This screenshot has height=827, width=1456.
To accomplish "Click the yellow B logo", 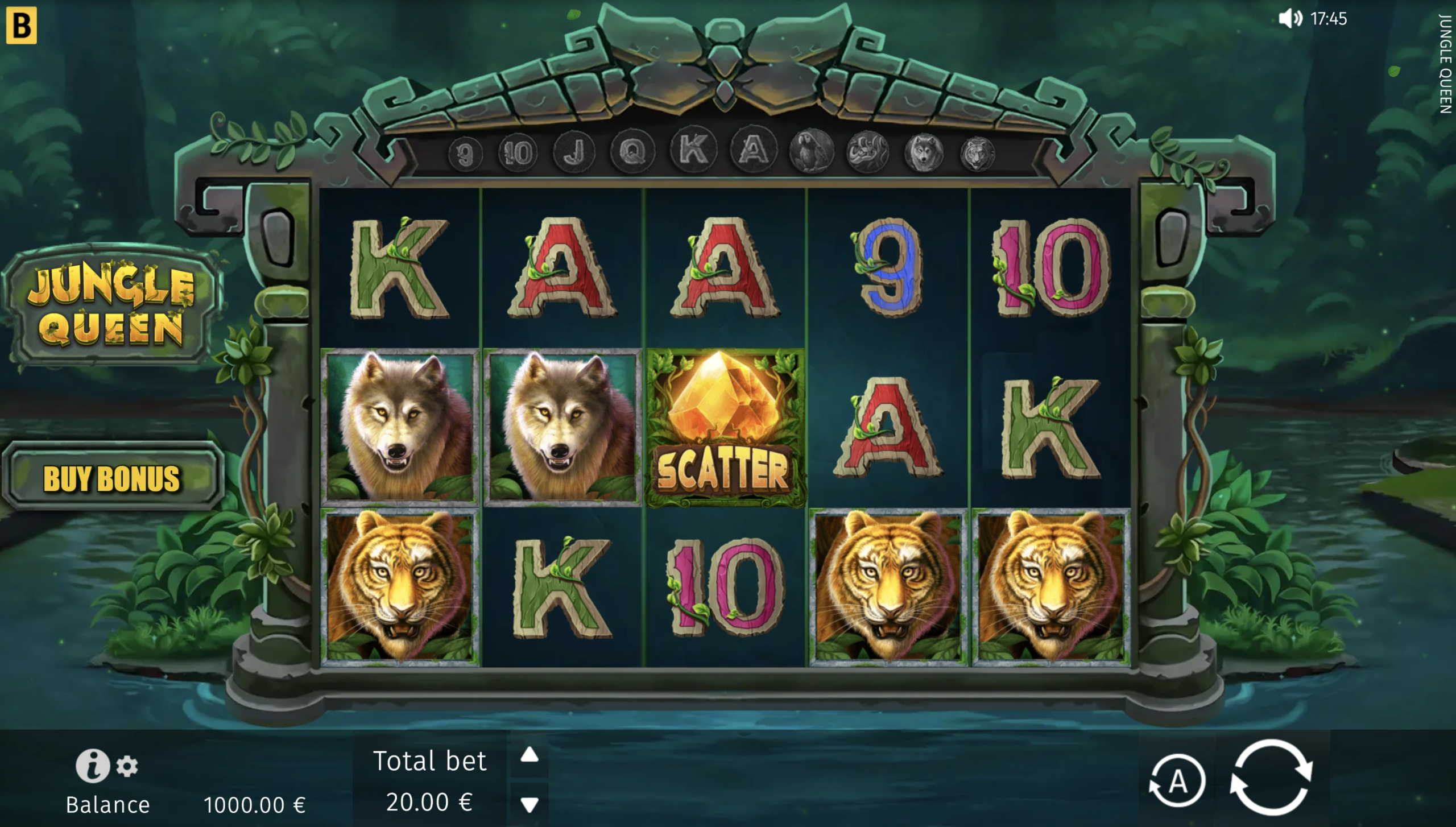I will (x=22, y=26).
